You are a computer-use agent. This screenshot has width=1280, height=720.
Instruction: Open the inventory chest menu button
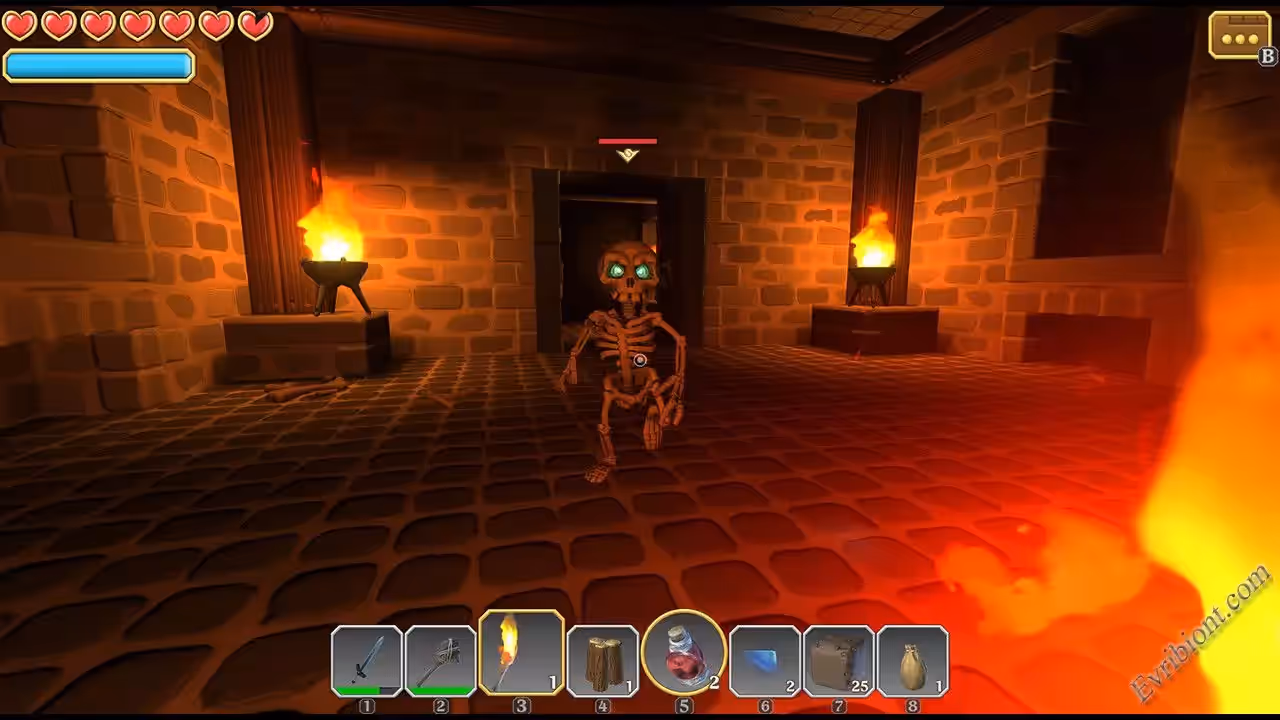click(1239, 36)
